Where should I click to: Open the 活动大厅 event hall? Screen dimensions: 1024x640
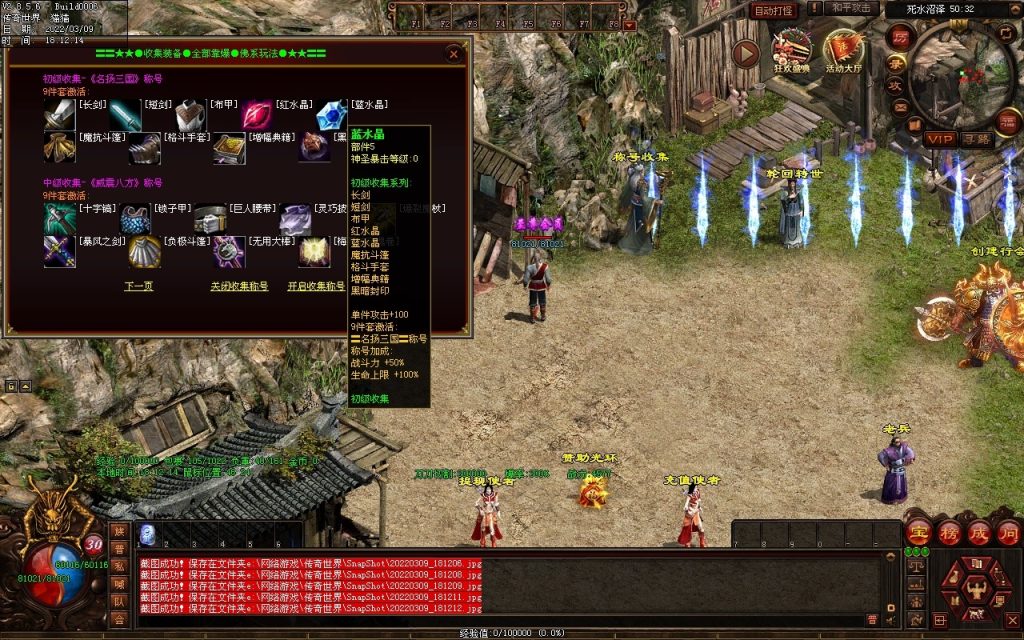[842, 53]
